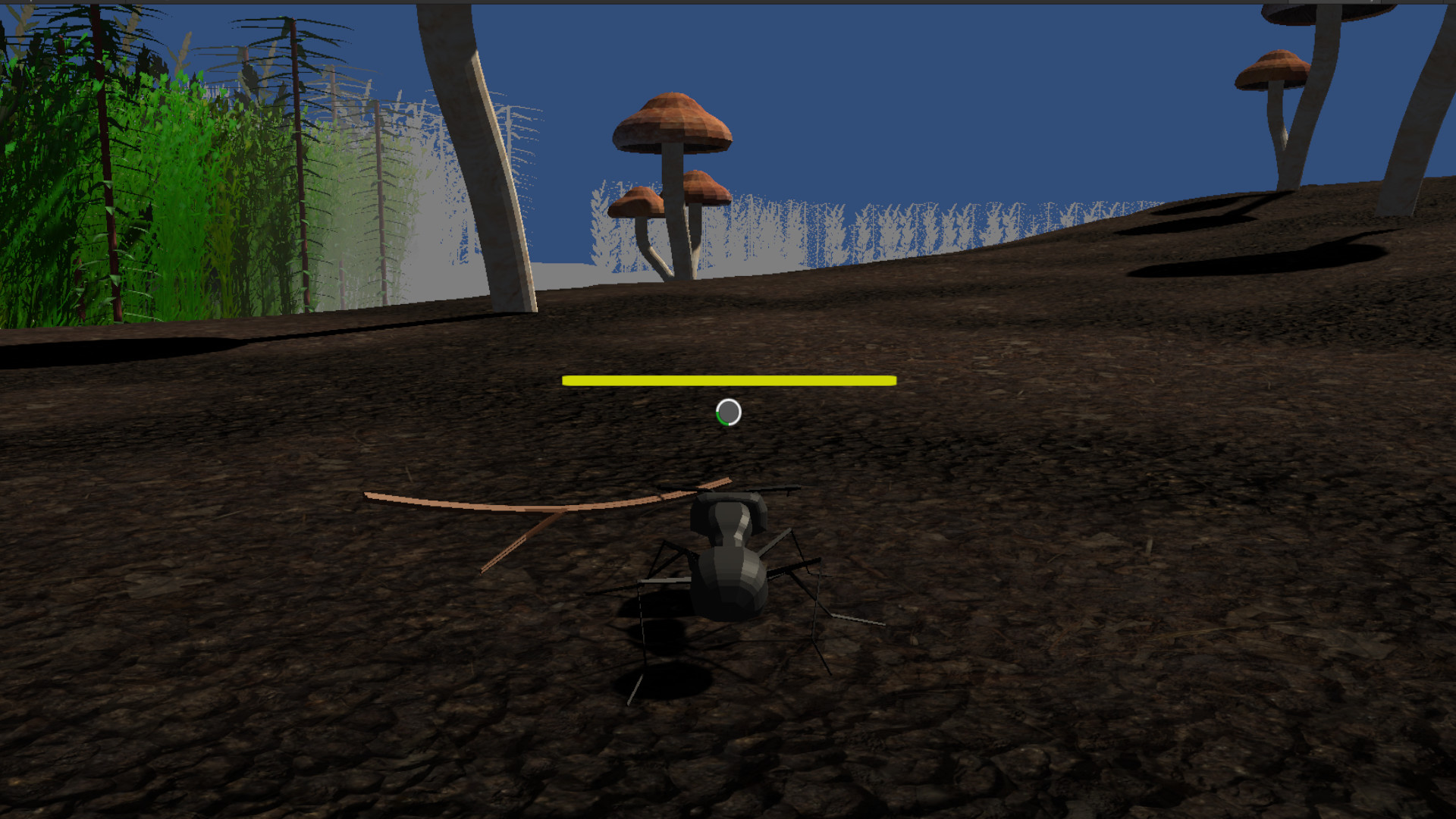This screenshot has height=819, width=1456.
Task: Click the circular targeting reticle
Action: tap(728, 411)
